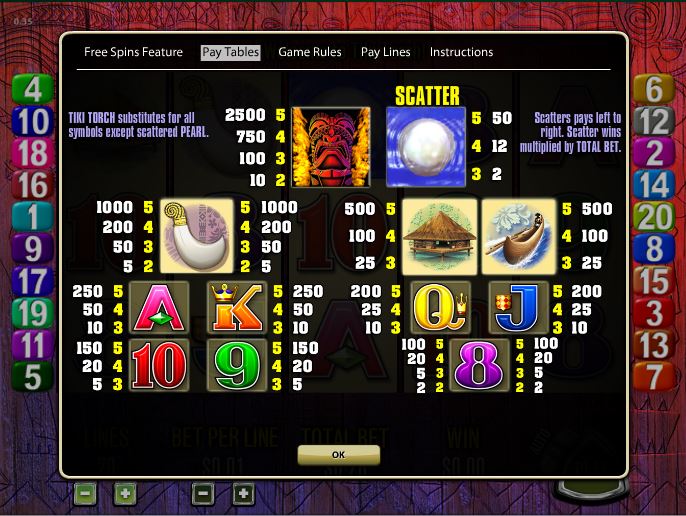
Task: Activate payline 14 marker
Action: point(653,185)
